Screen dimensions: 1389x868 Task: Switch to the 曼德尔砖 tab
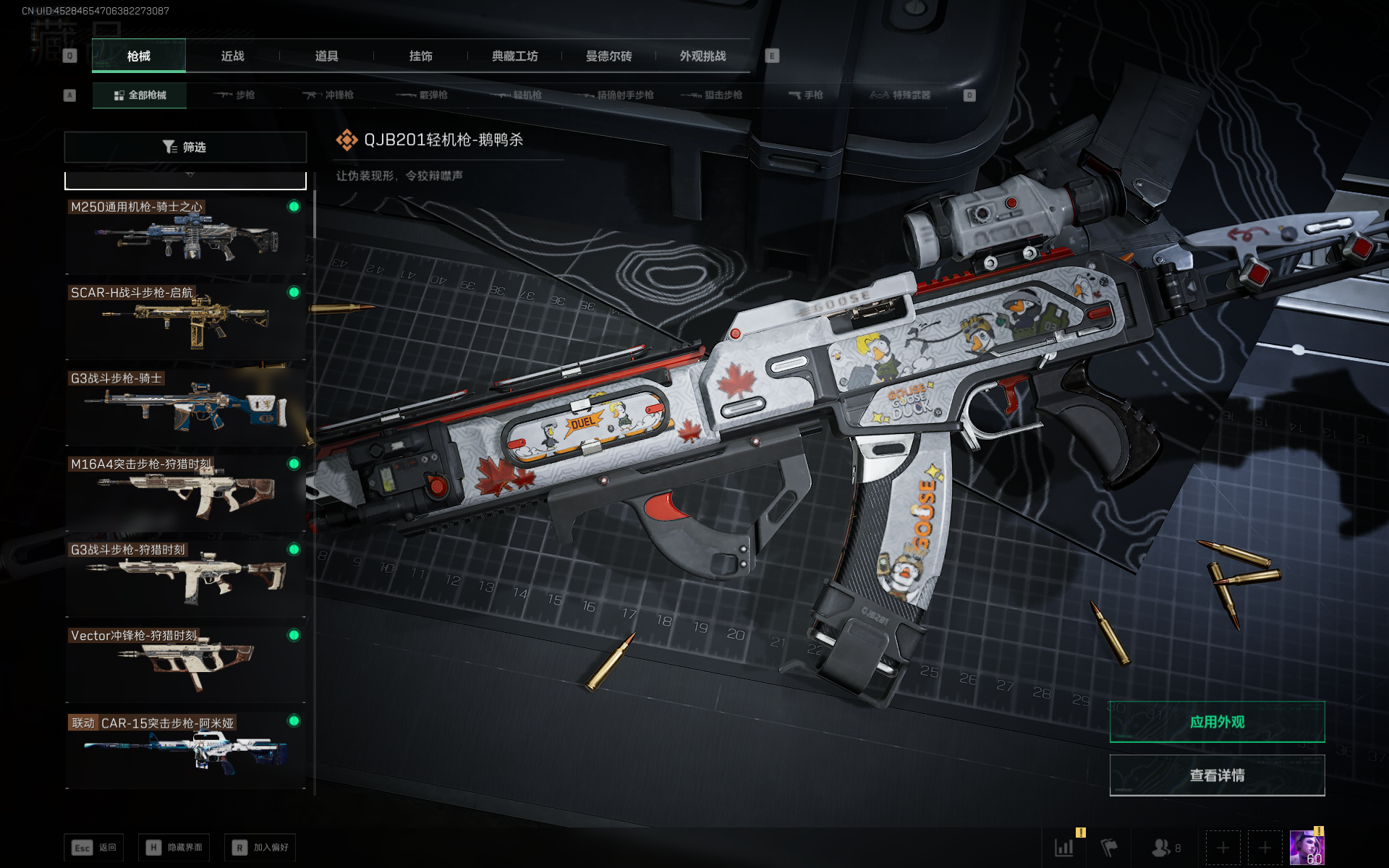coord(608,56)
